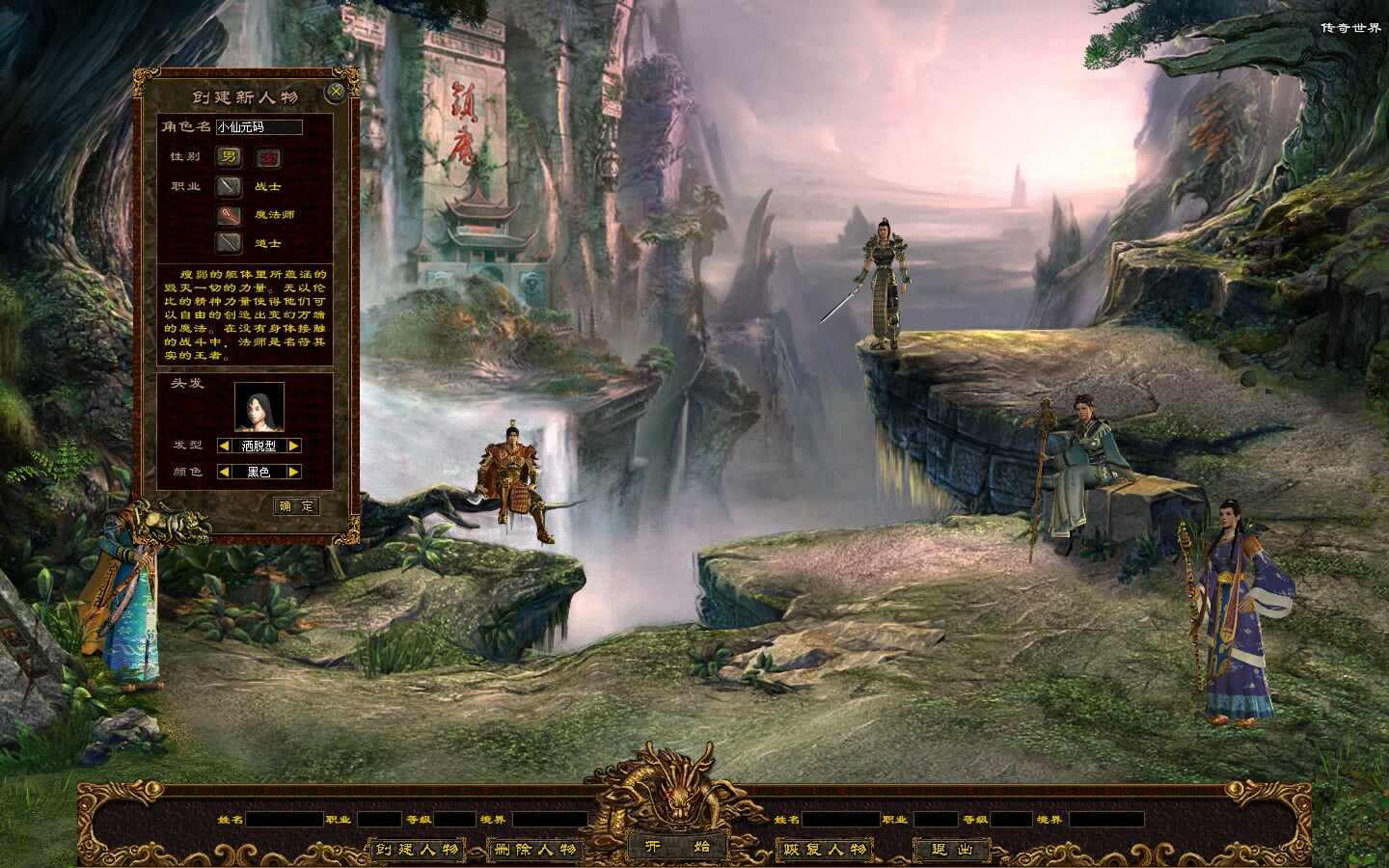Switch to next hairstyle 发型

(x=294, y=446)
